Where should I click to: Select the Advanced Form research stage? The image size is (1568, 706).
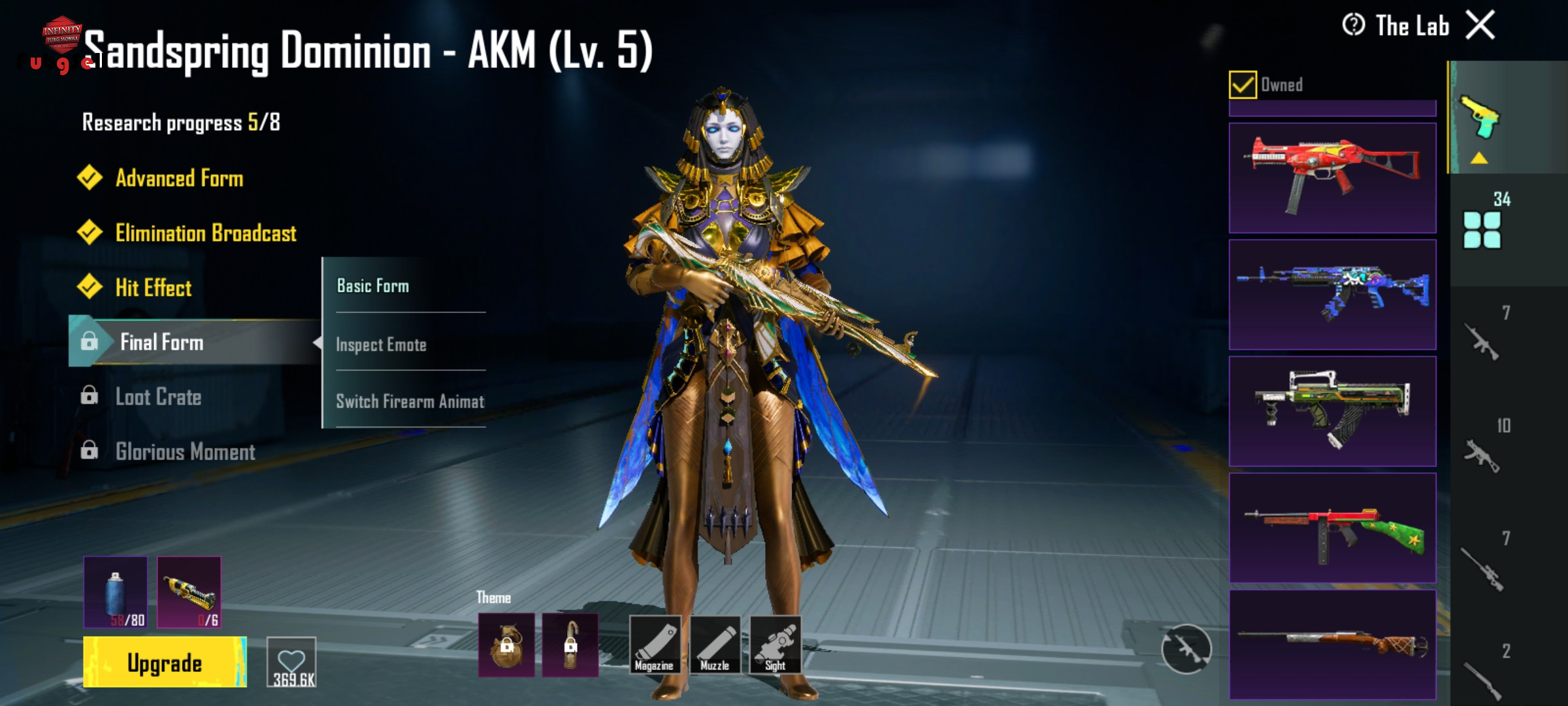click(x=178, y=178)
